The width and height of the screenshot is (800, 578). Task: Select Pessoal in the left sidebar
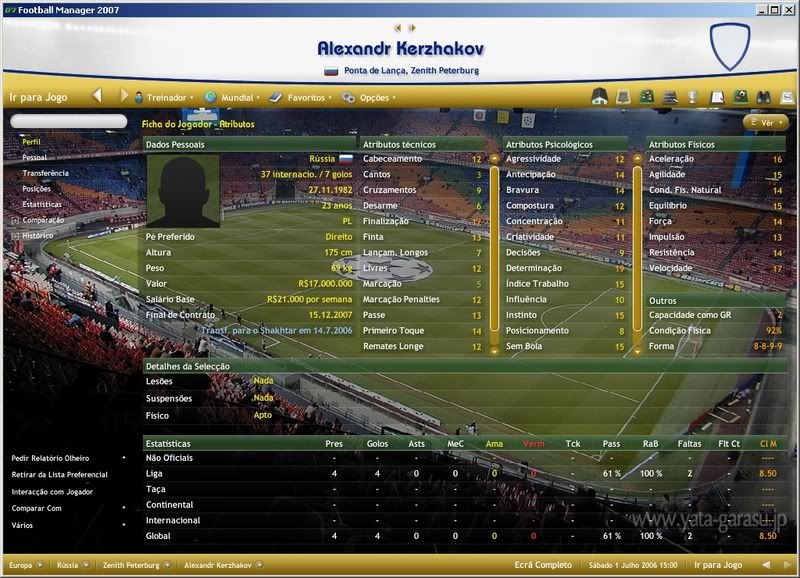[x=34, y=157]
